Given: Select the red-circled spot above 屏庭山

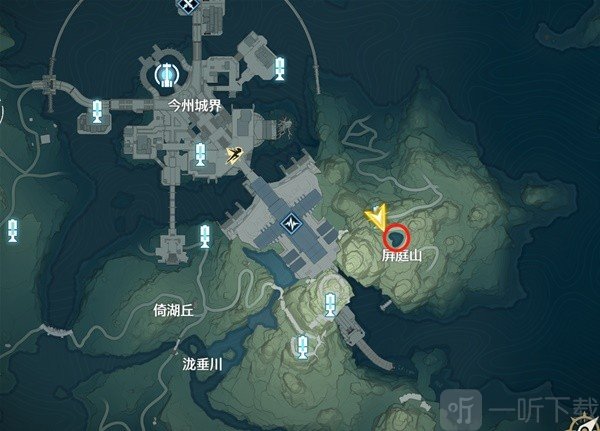Looking at the screenshot, I should (x=397, y=238).
